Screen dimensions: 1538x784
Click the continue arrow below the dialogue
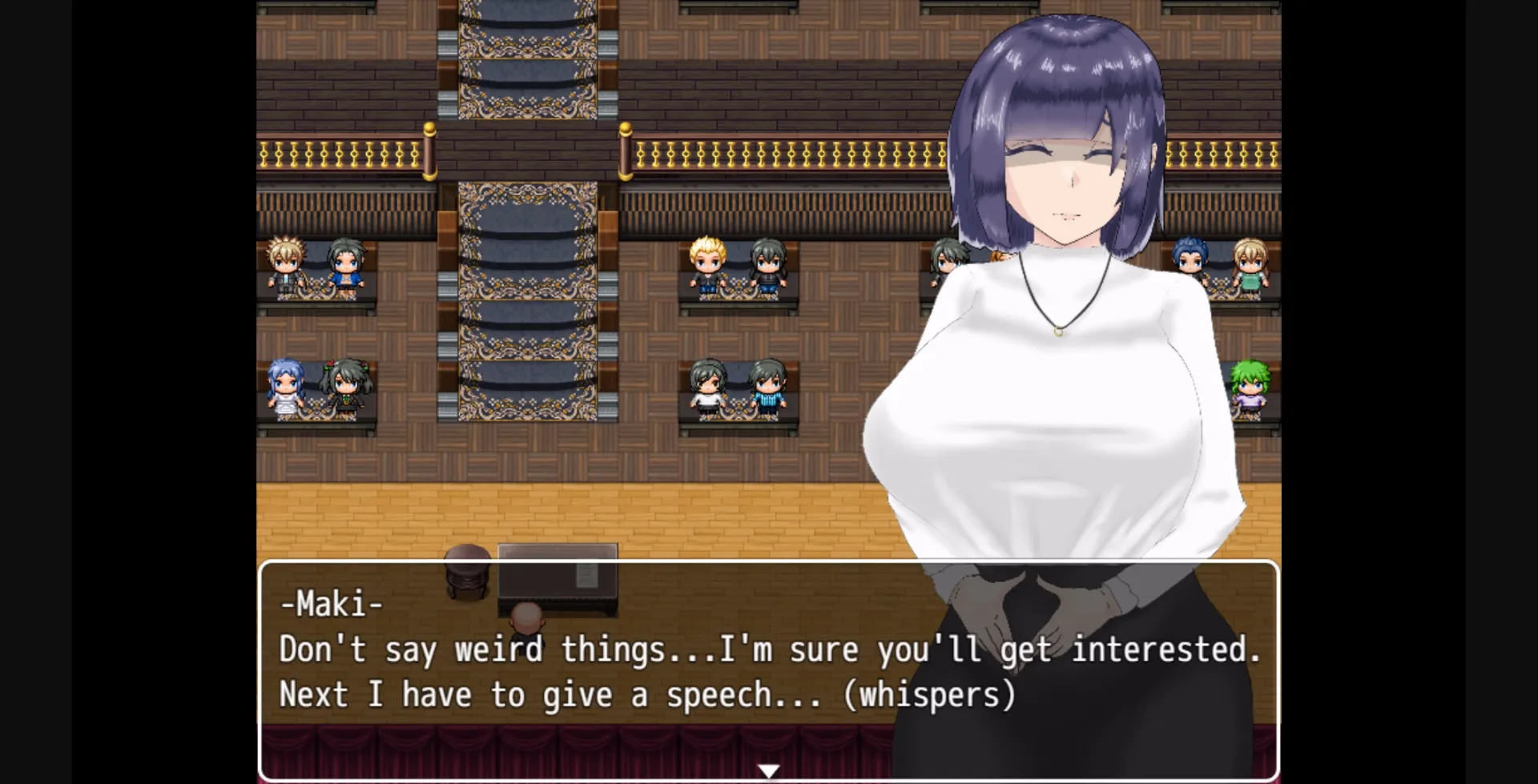tap(768, 770)
